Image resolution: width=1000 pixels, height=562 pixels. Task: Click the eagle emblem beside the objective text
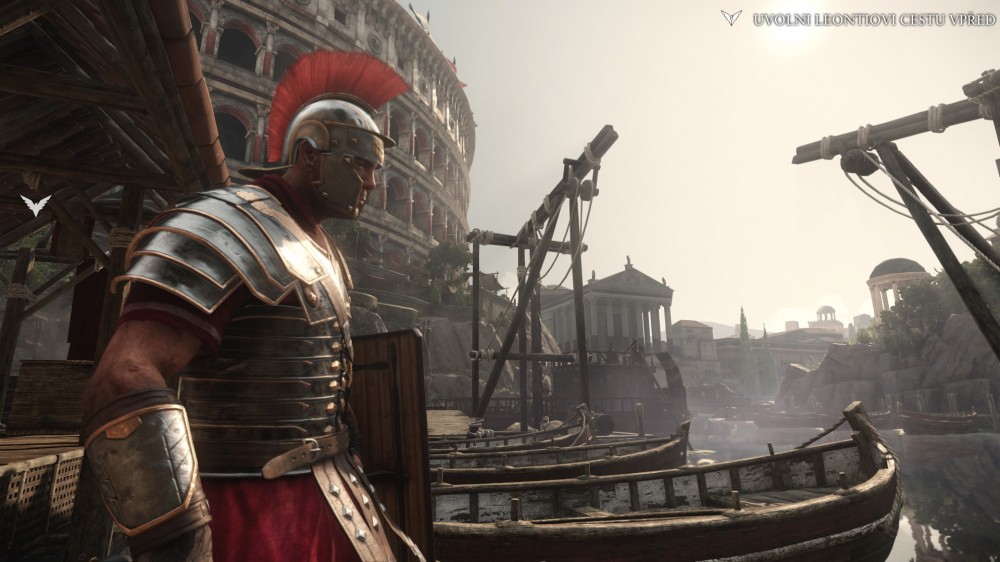pos(732,18)
